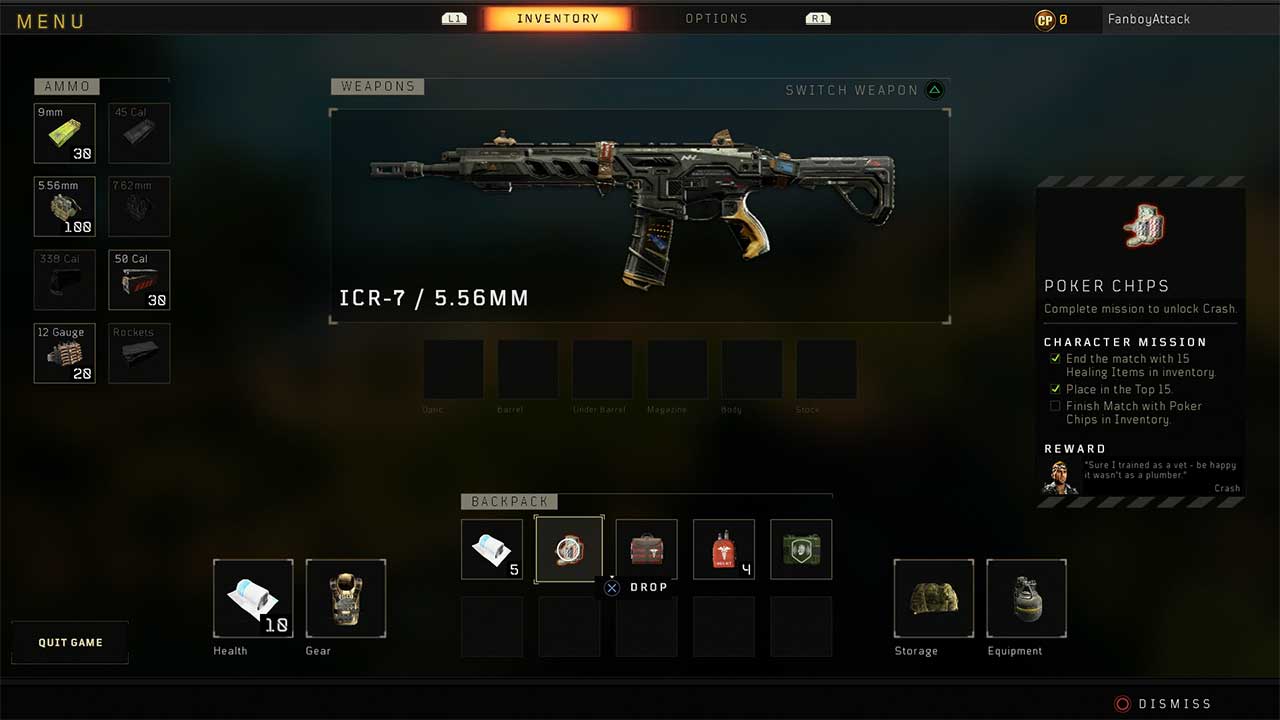Pick the green perk item in backpack
1280x720 pixels.
[x=801, y=549]
